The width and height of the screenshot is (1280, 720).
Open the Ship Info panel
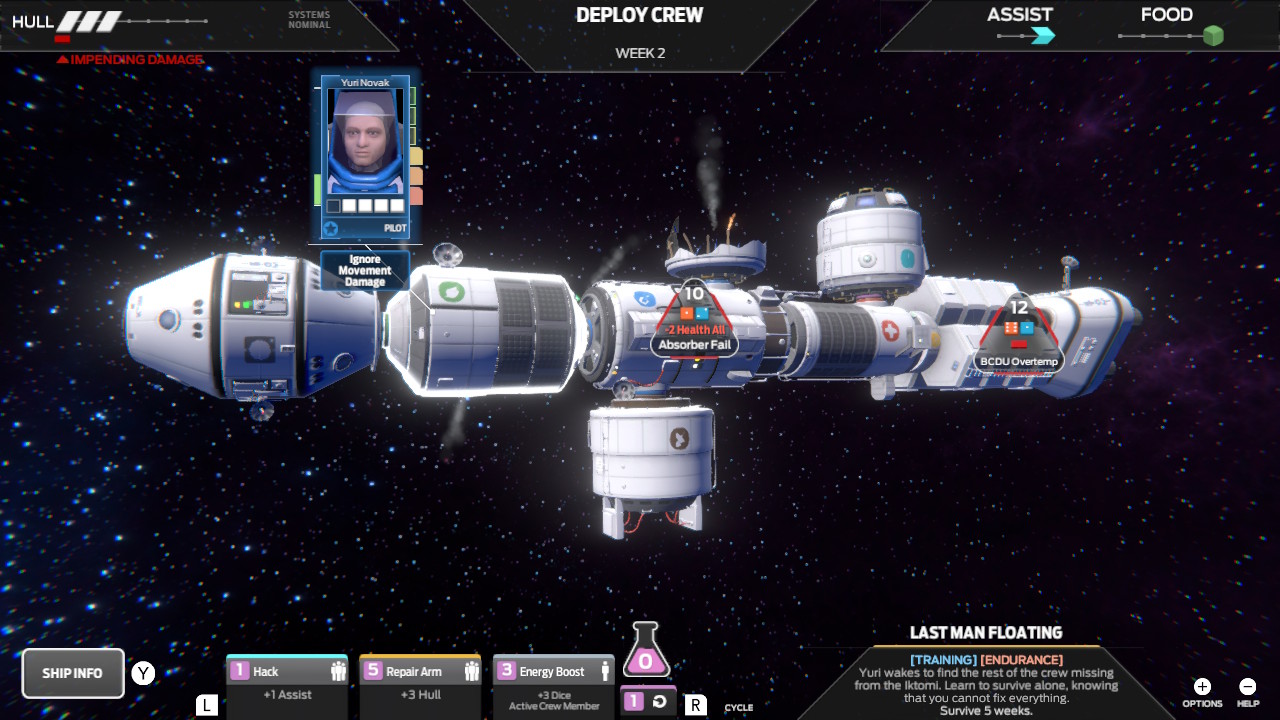tap(73, 673)
